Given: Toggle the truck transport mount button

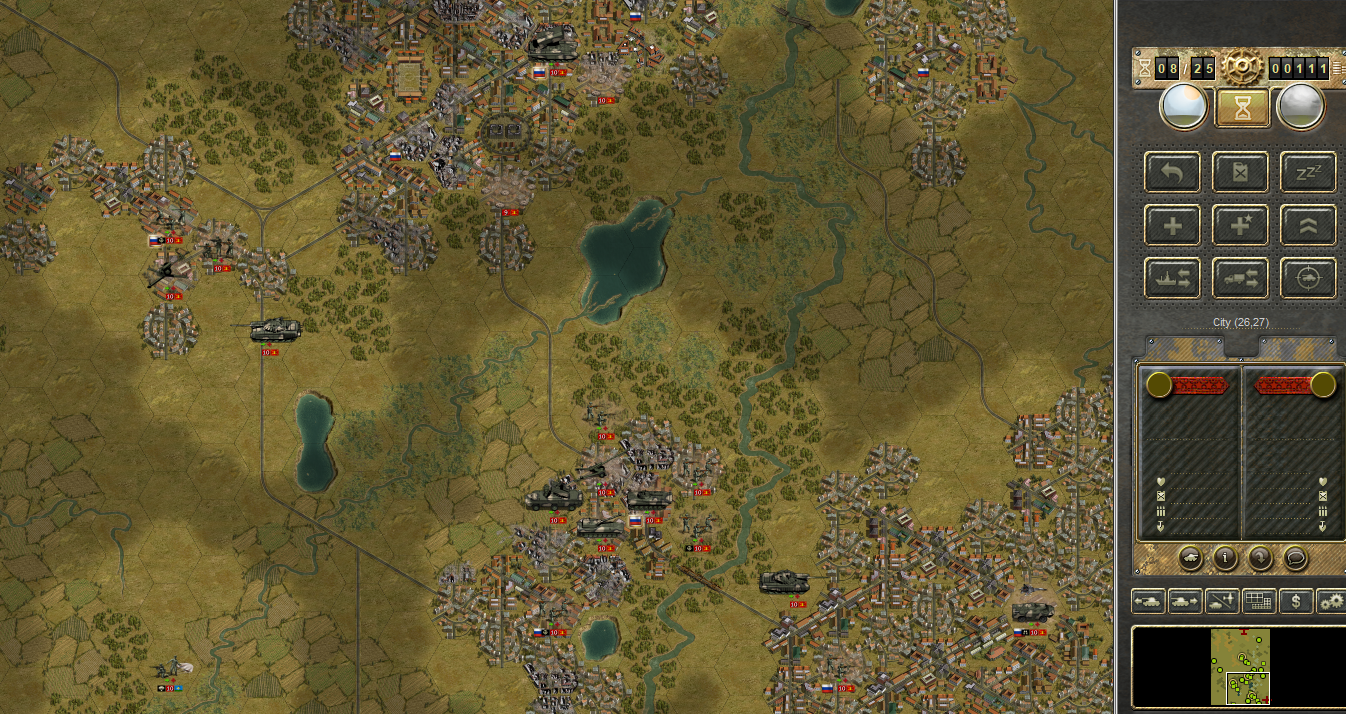Looking at the screenshot, I should click(x=1241, y=278).
